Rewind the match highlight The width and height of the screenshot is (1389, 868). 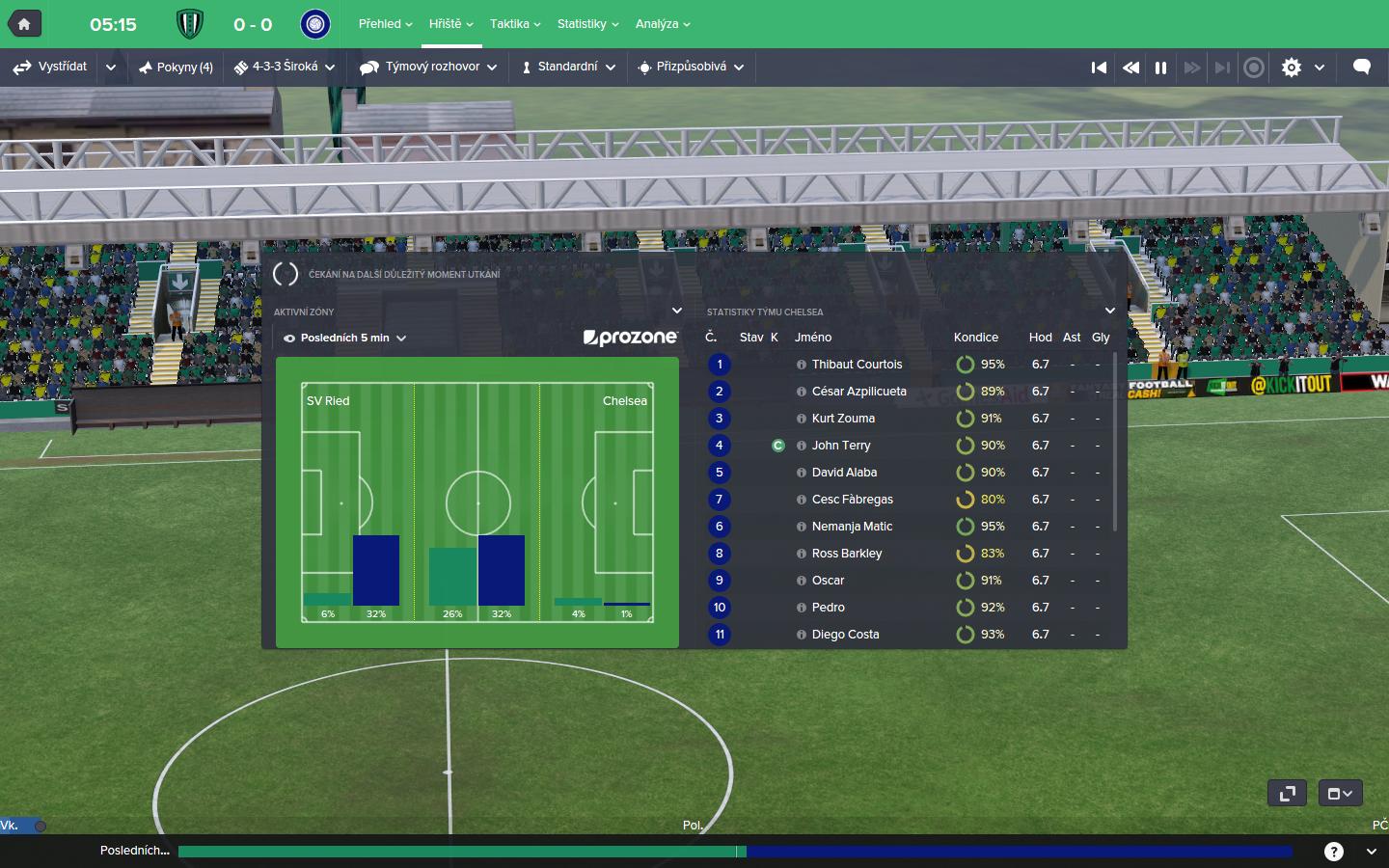1130,68
